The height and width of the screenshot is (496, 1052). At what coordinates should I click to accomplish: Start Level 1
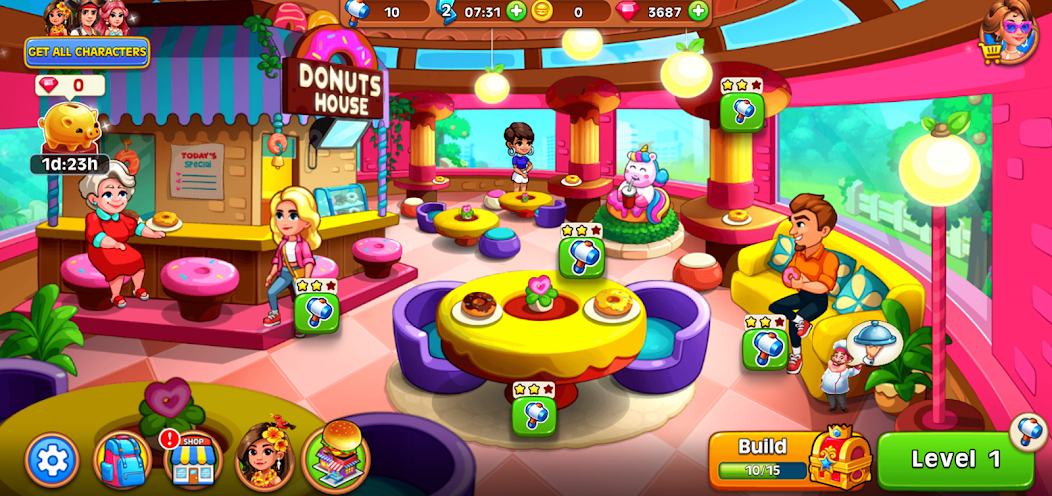click(955, 460)
